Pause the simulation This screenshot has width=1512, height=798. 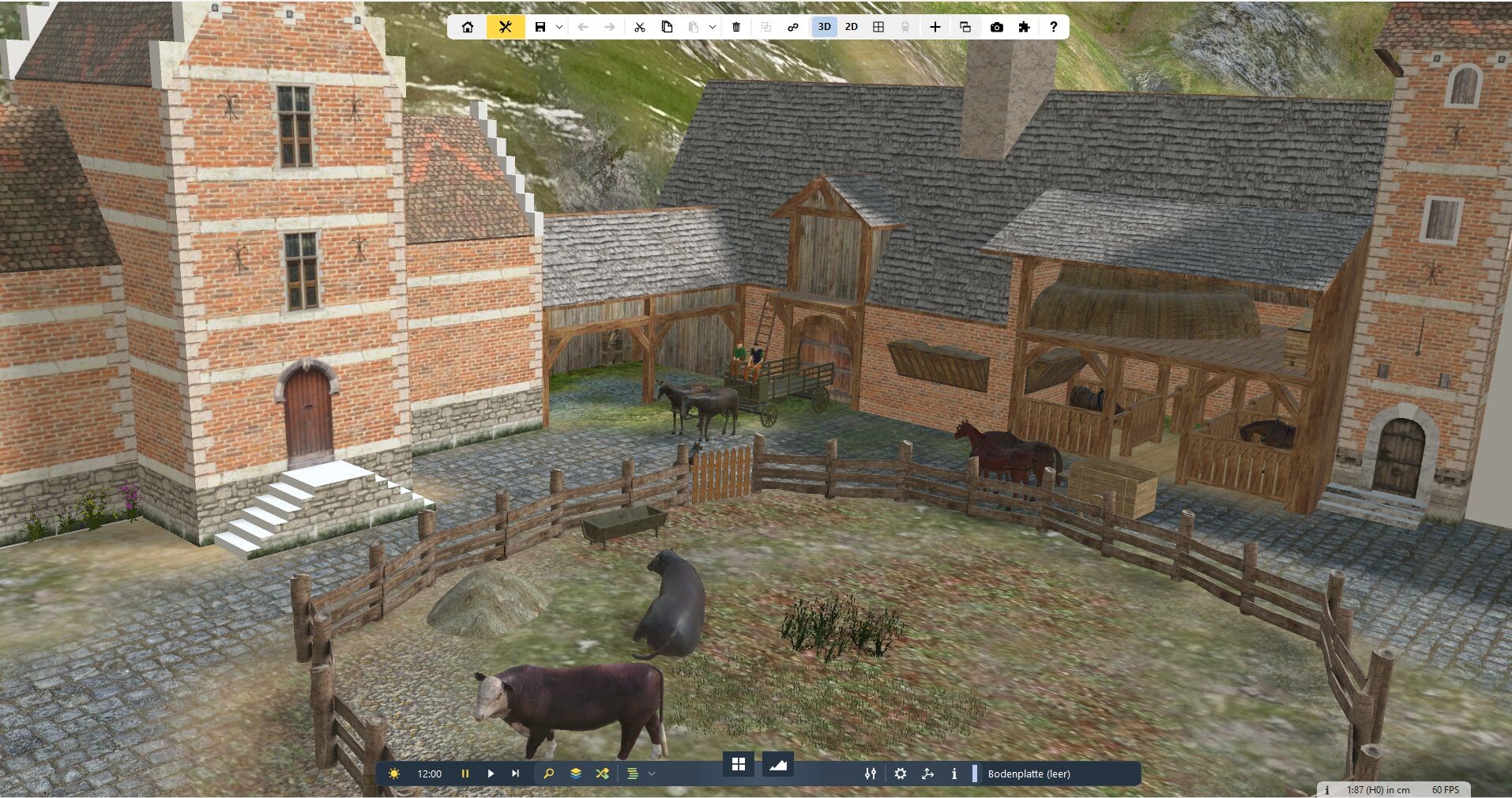[x=465, y=774]
